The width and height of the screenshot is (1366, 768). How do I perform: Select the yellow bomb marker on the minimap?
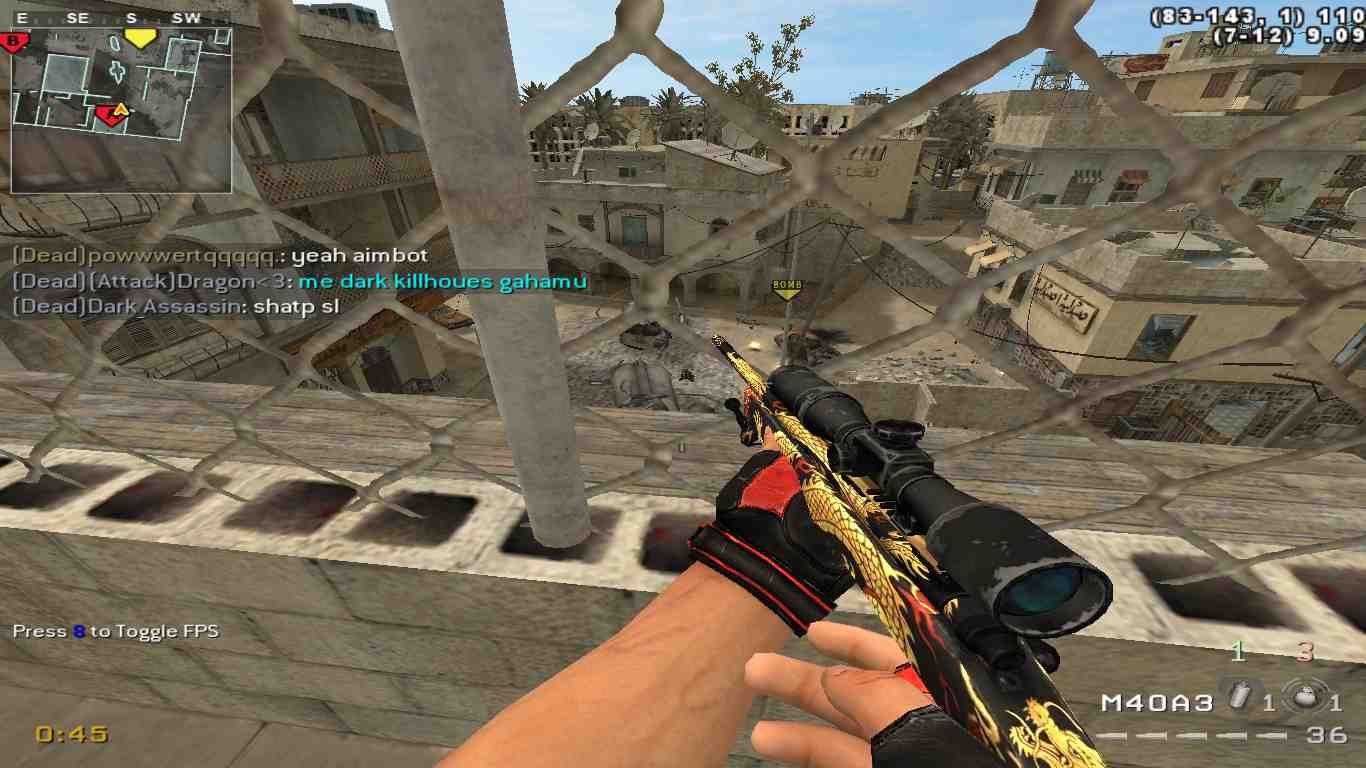click(x=140, y=39)
